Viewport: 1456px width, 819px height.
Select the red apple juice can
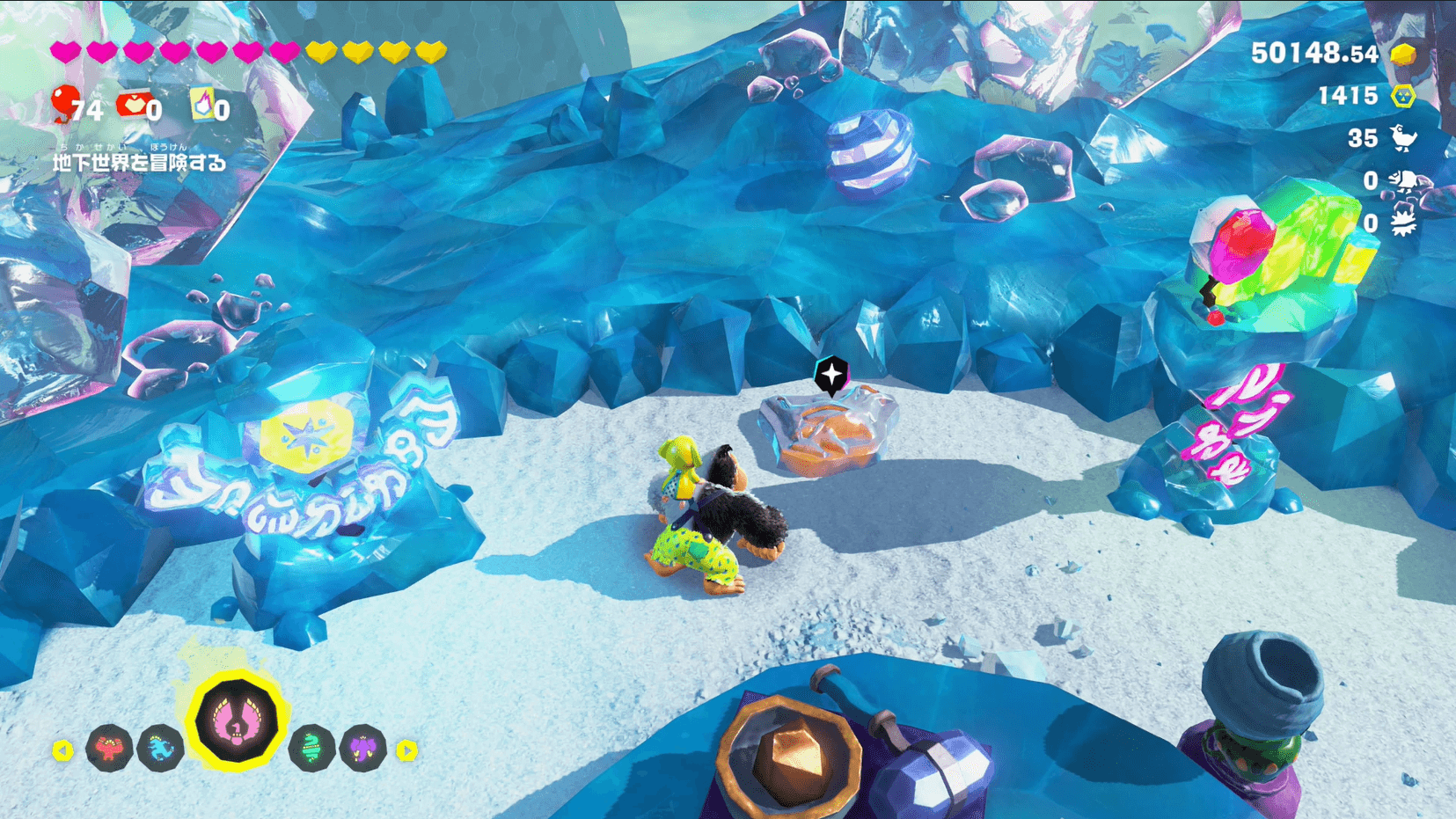[x=134, y=106]
